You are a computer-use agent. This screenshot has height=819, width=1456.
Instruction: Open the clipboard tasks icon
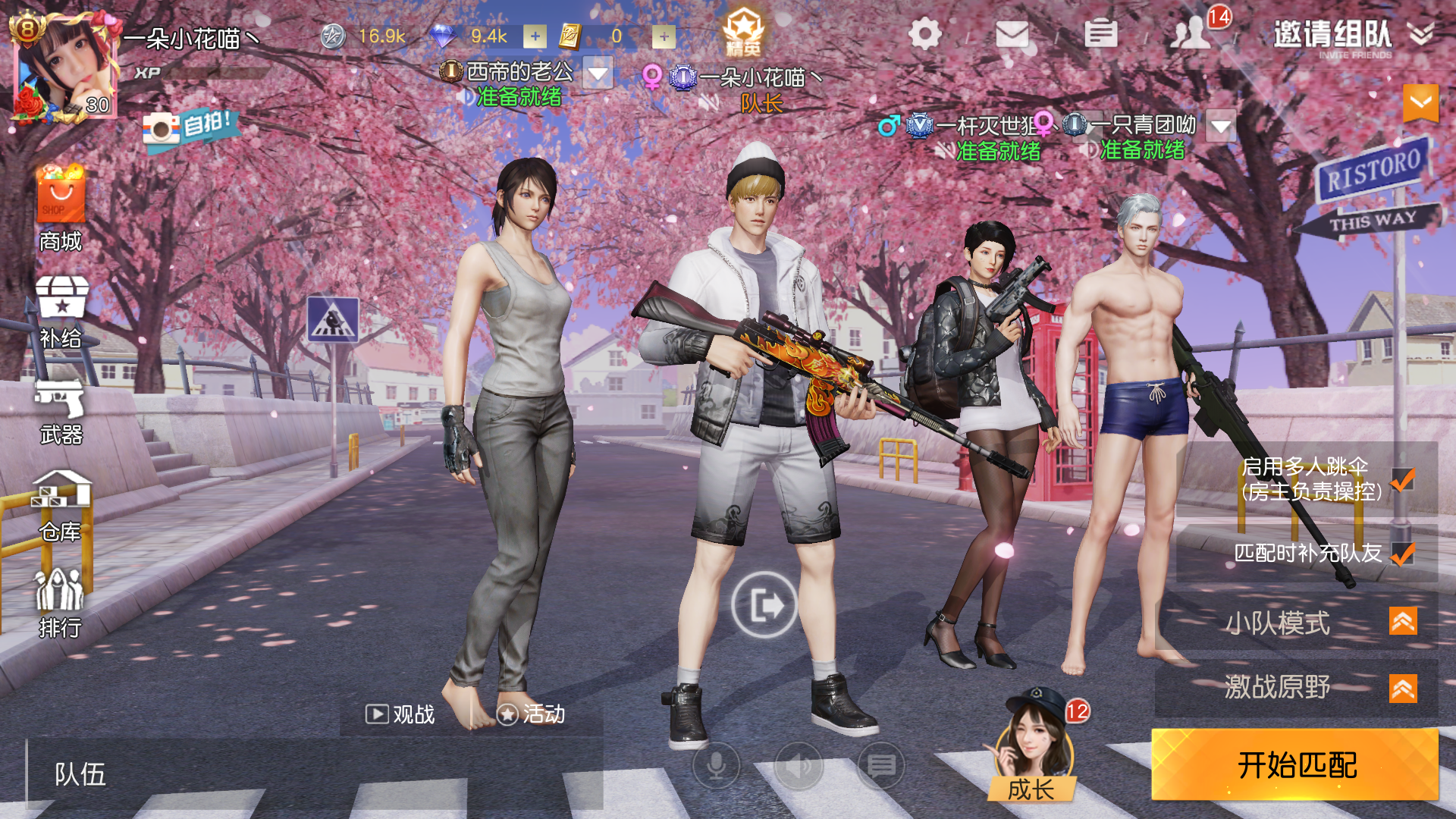click(x=1100, y=34)
